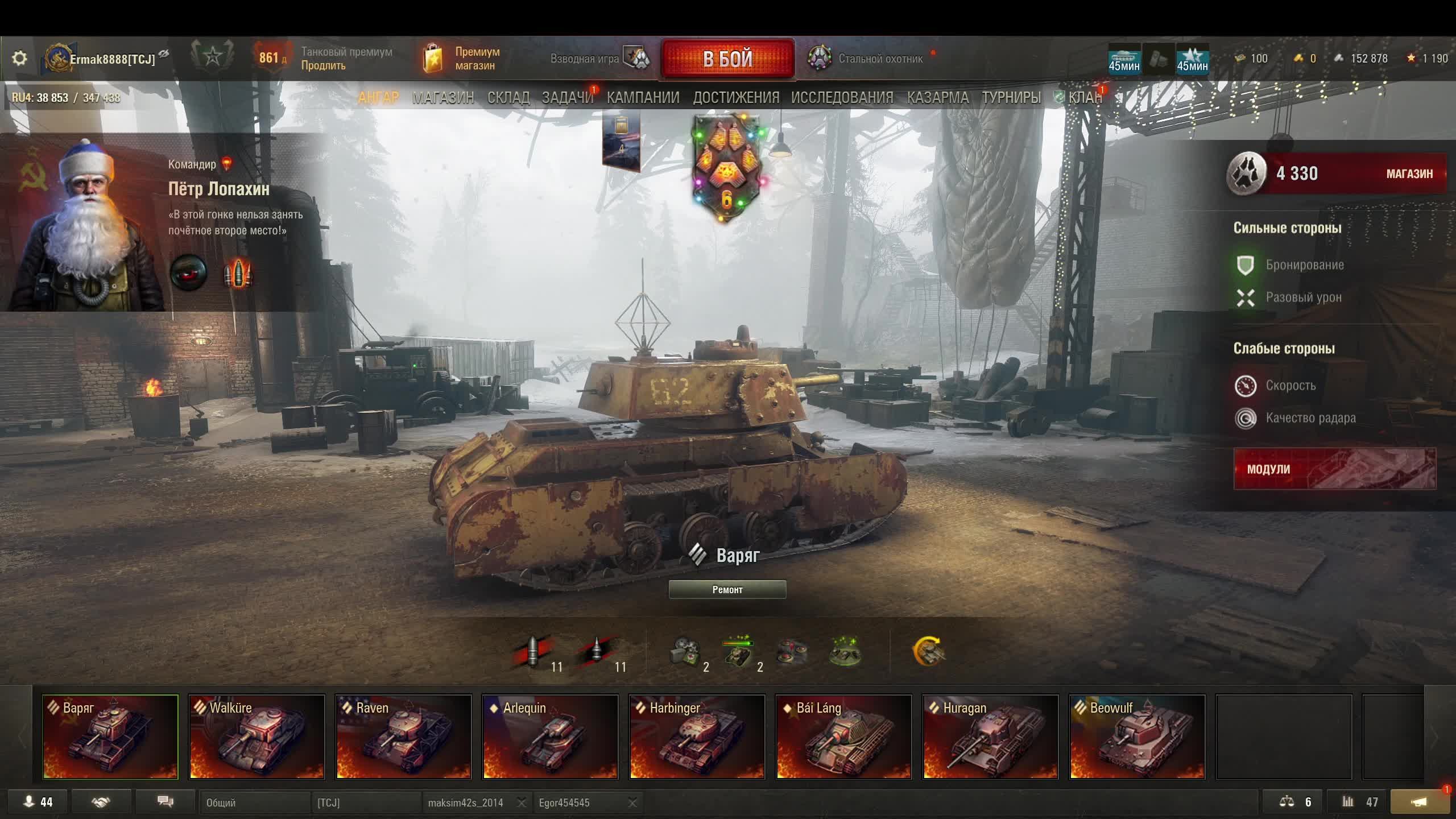Screen dimensions: 1456x819
Task: Close the maksim42s_2014 chat tab
Action: (521, 803)
